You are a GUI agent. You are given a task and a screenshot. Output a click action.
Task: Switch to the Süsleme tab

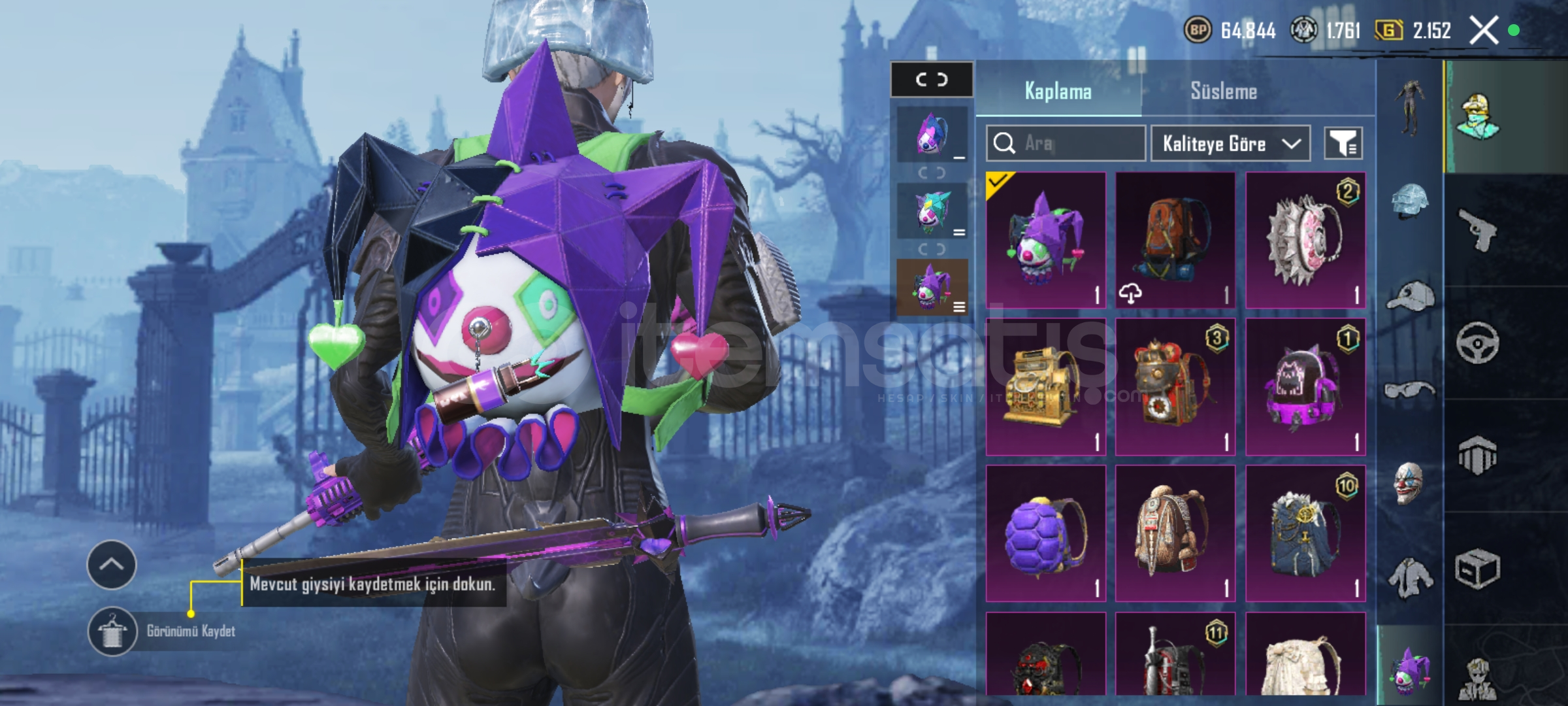1223,91
